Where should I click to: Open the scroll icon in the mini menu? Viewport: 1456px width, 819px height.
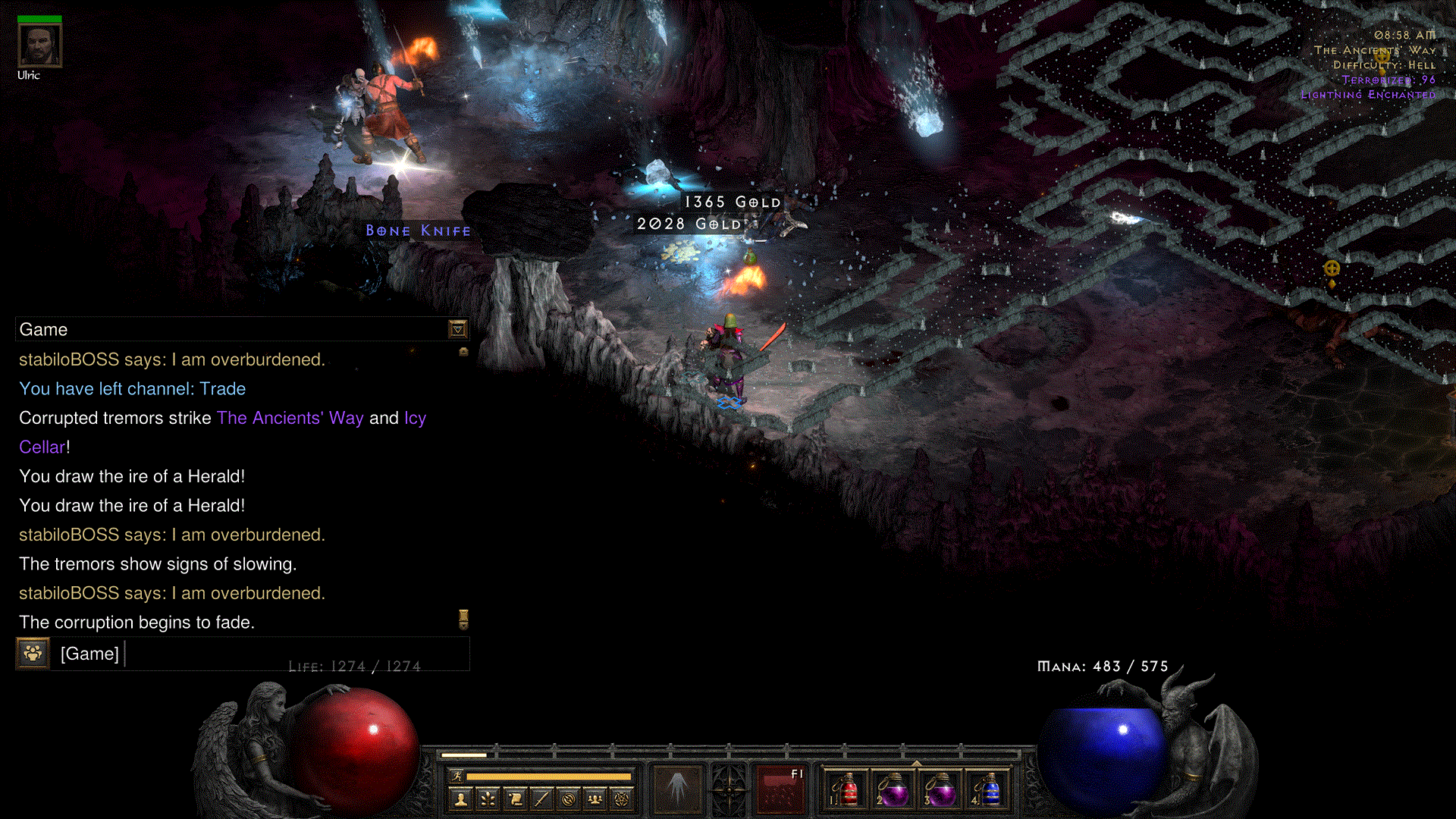(515, 799)
